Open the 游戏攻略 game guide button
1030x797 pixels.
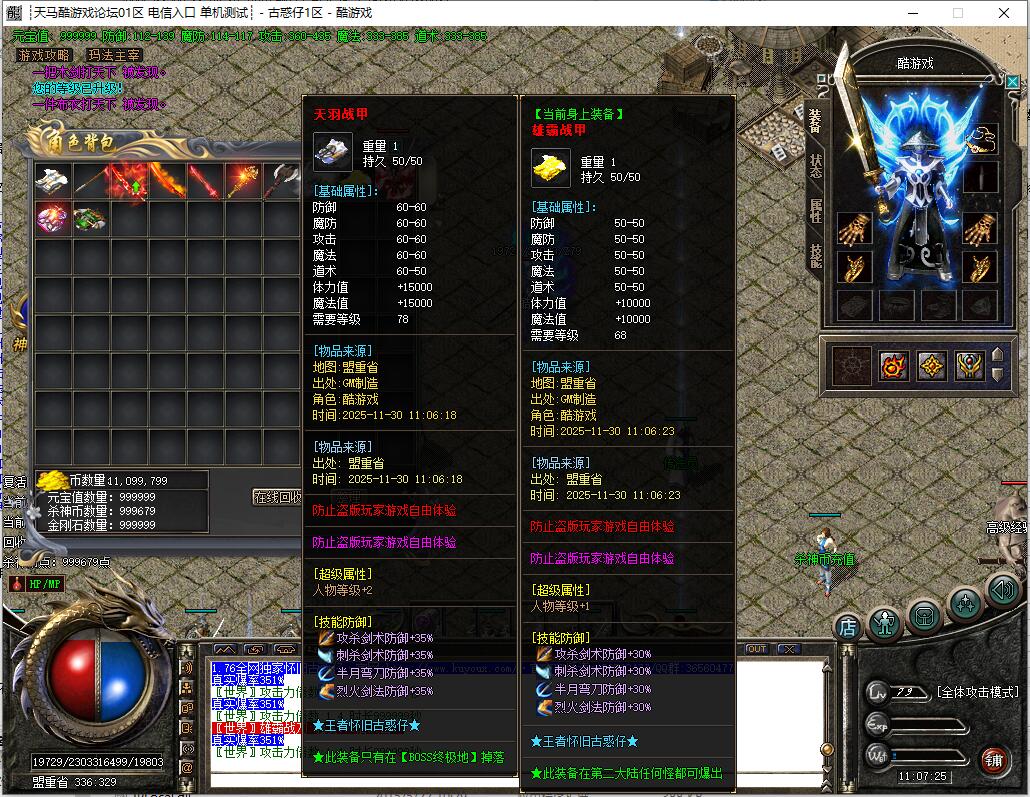44,55
